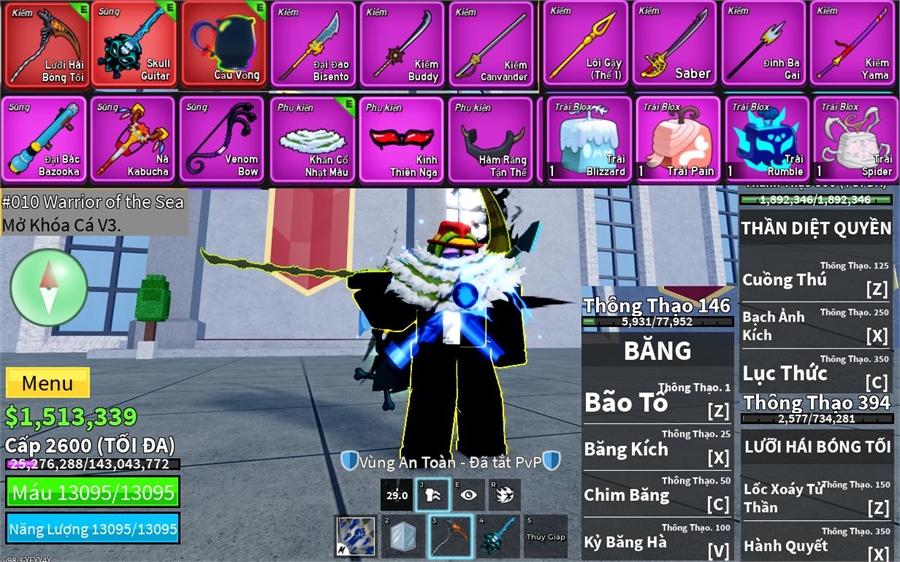Select the Trái Blizzard fruit slot
This screenshot has height=562, width=900.
(589, 139)
